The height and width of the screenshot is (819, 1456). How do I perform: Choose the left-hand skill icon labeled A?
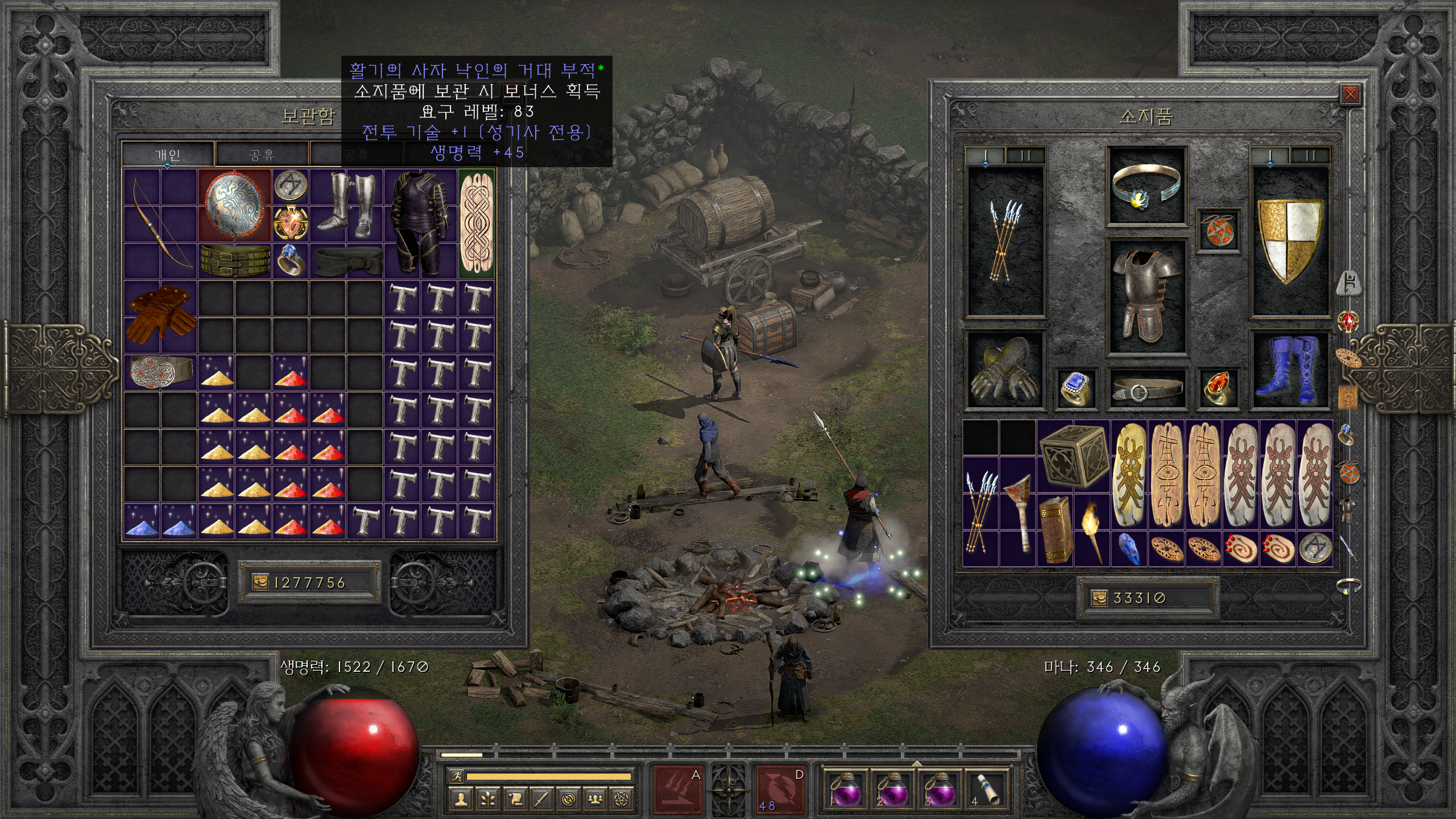coord(678,790)
